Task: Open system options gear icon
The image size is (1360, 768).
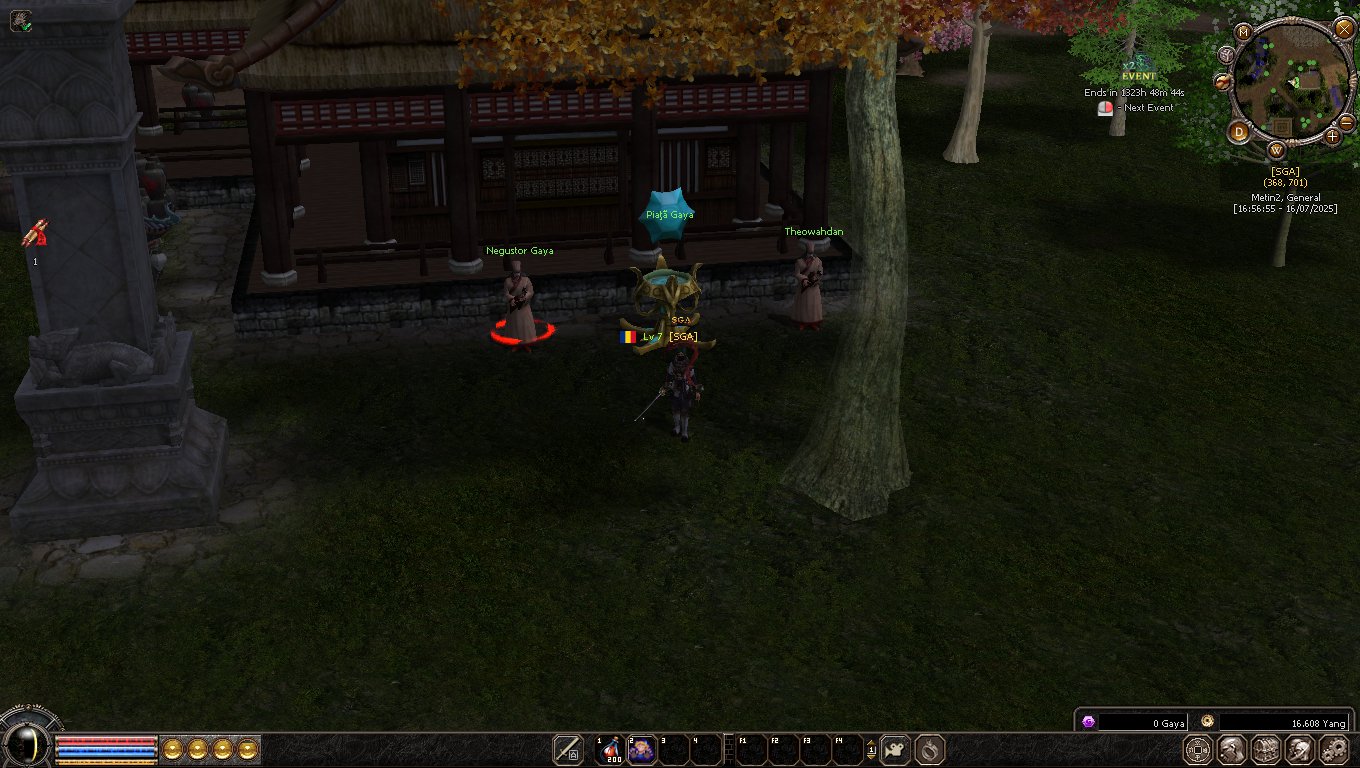Action: pos(1334,749)
